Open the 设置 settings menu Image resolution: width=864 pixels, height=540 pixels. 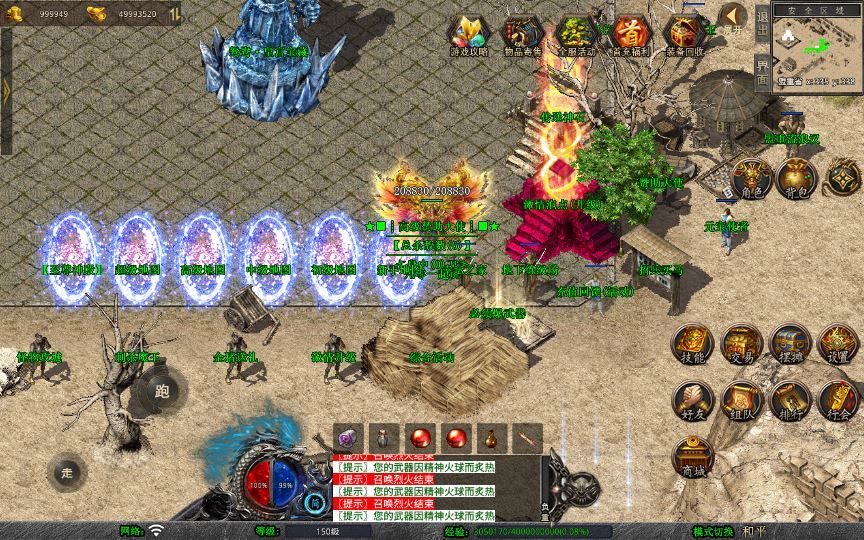[837, 343]
